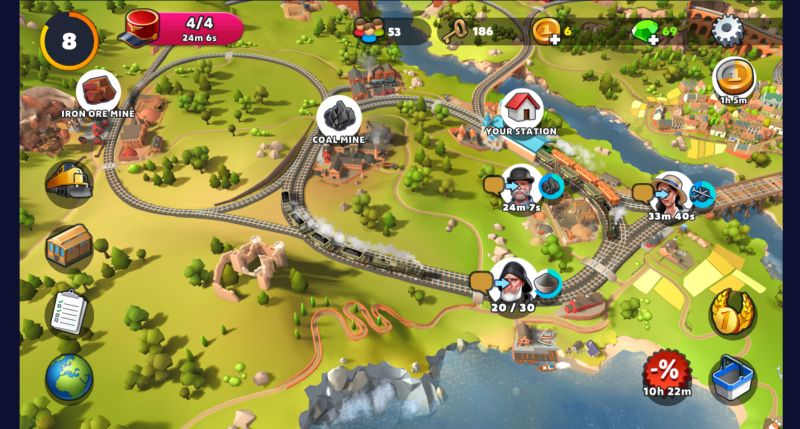This screenshot has height=429, width=800.
Task: Add more gold coins
Action: point(547,31)
